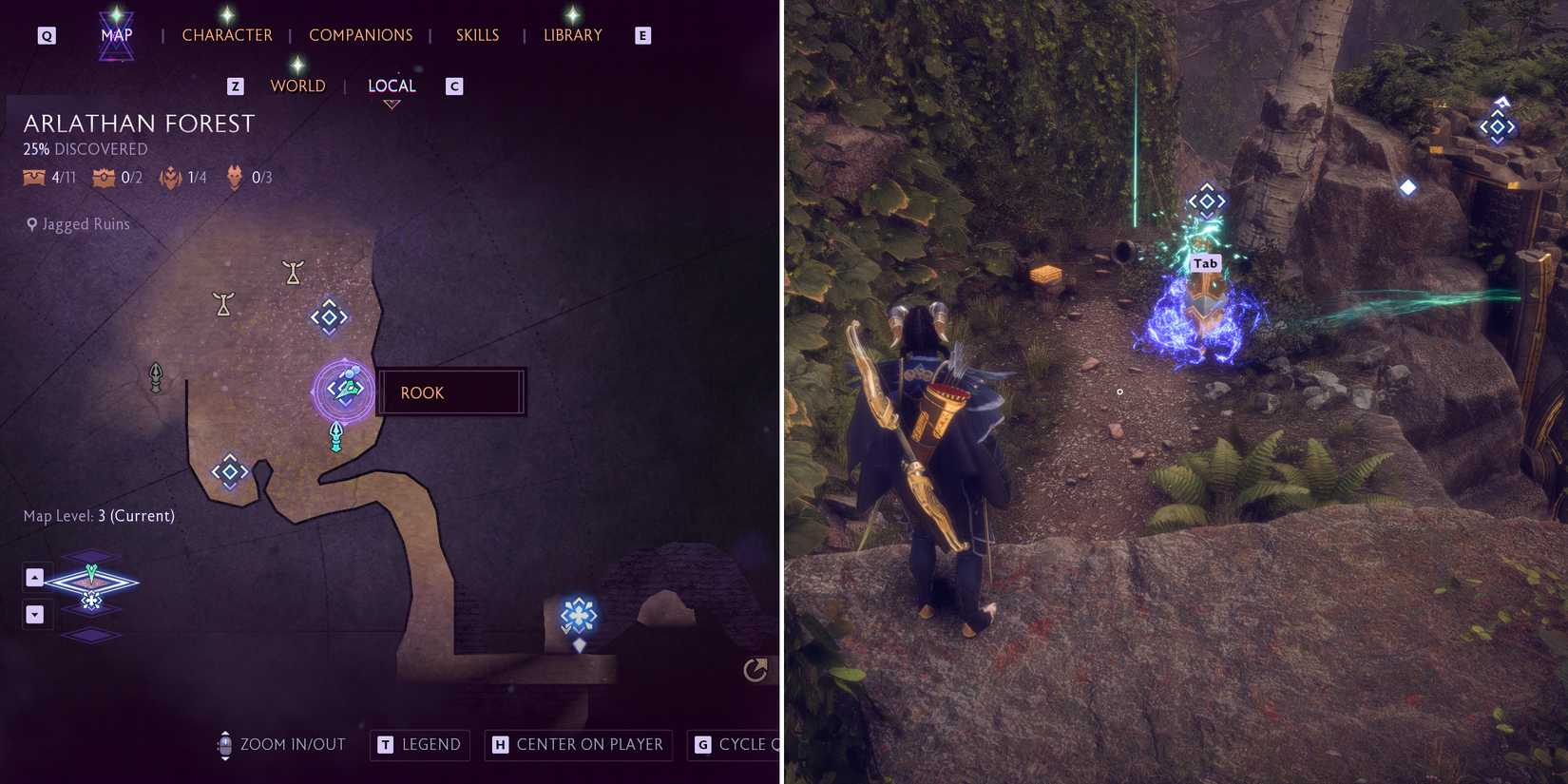Image resolution: width=1568 pixels, height=784 pixels.
Task: Click the recenter map circular arrow icon
Action: (x=753, y=670)
